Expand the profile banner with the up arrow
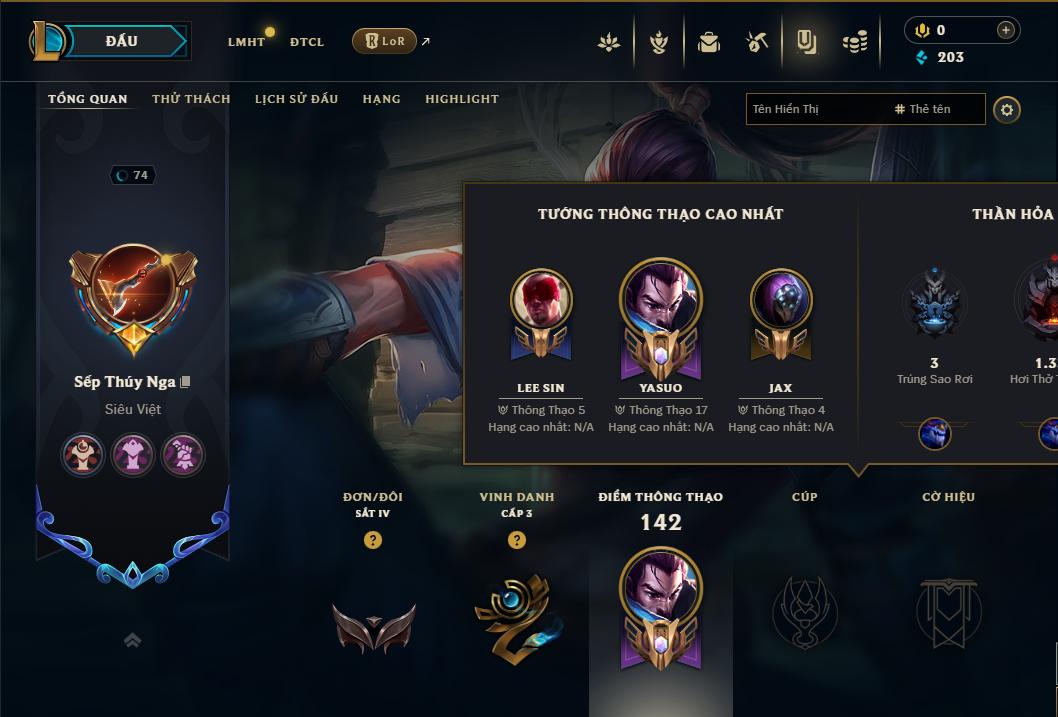The image size is (1058, 717). (x=132, y=641)
